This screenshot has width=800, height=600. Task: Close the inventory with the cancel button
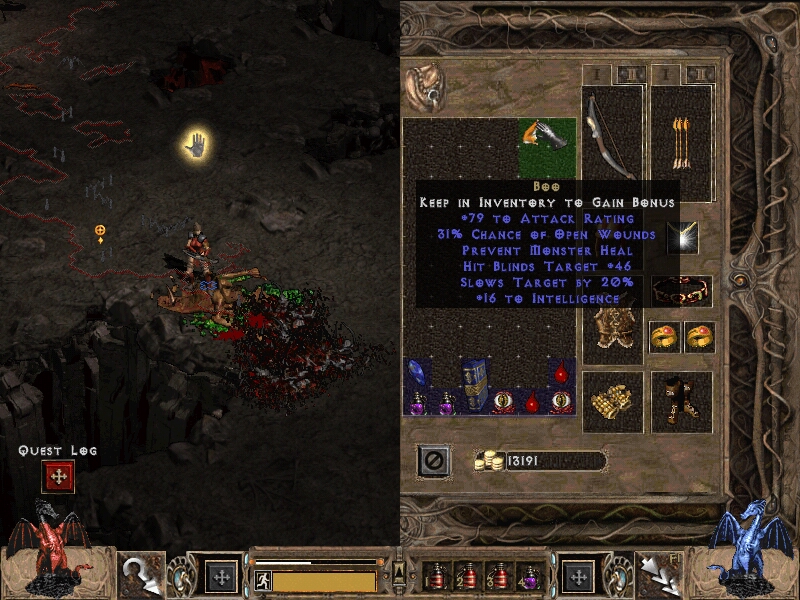[433, 460]
